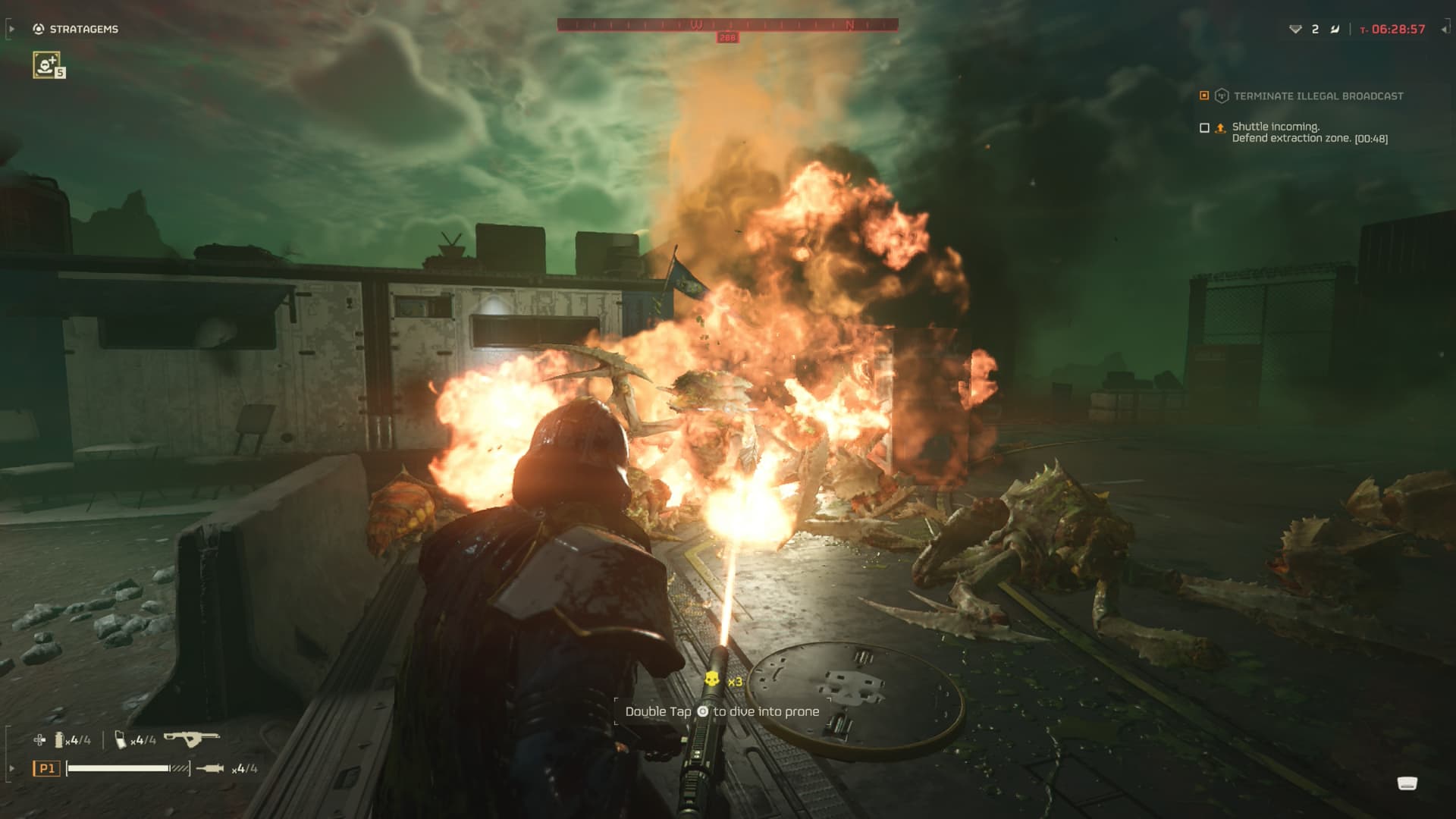This screenshot has width=1456, height=819.
Task: Click the Shuttle incoming objective entry
Action: (1309, 133)
